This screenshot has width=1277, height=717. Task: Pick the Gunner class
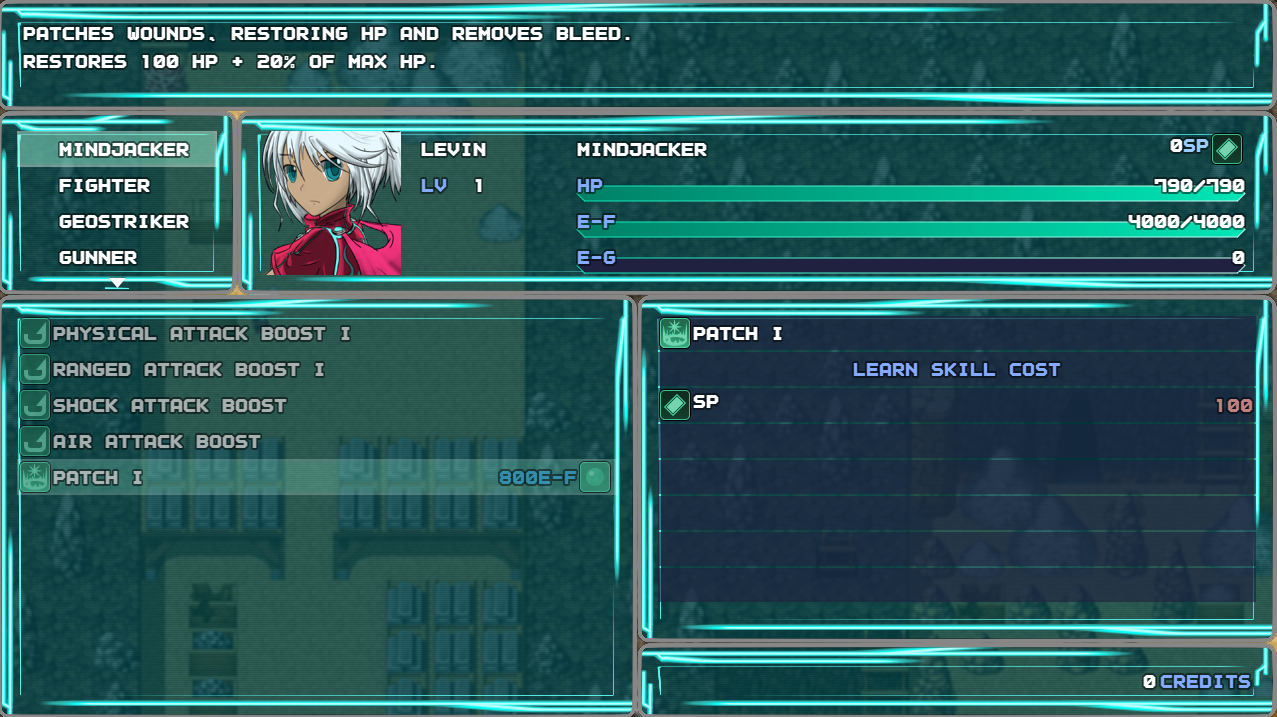97,258
